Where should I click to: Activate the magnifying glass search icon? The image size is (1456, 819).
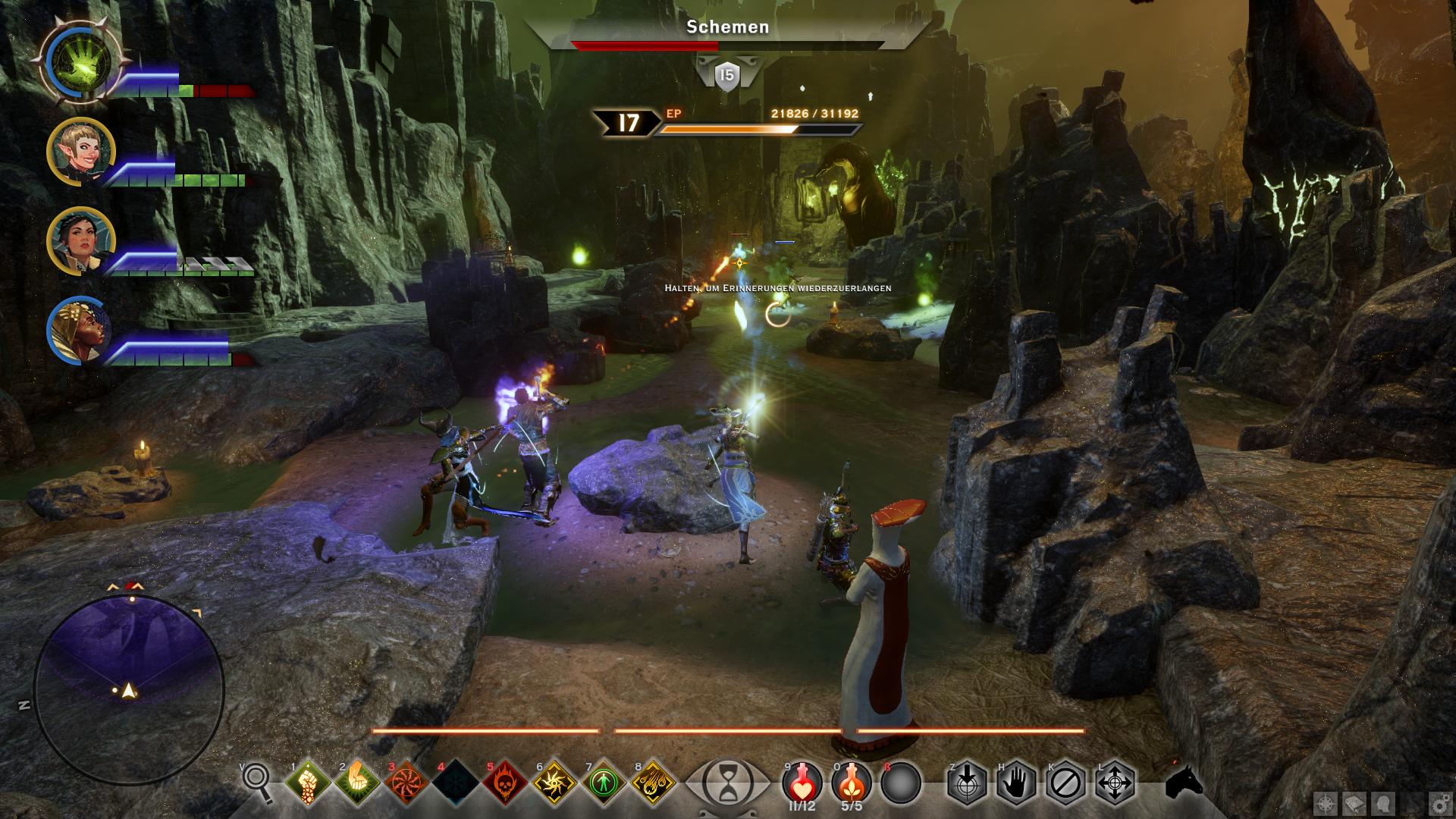[x=256, y=782]
